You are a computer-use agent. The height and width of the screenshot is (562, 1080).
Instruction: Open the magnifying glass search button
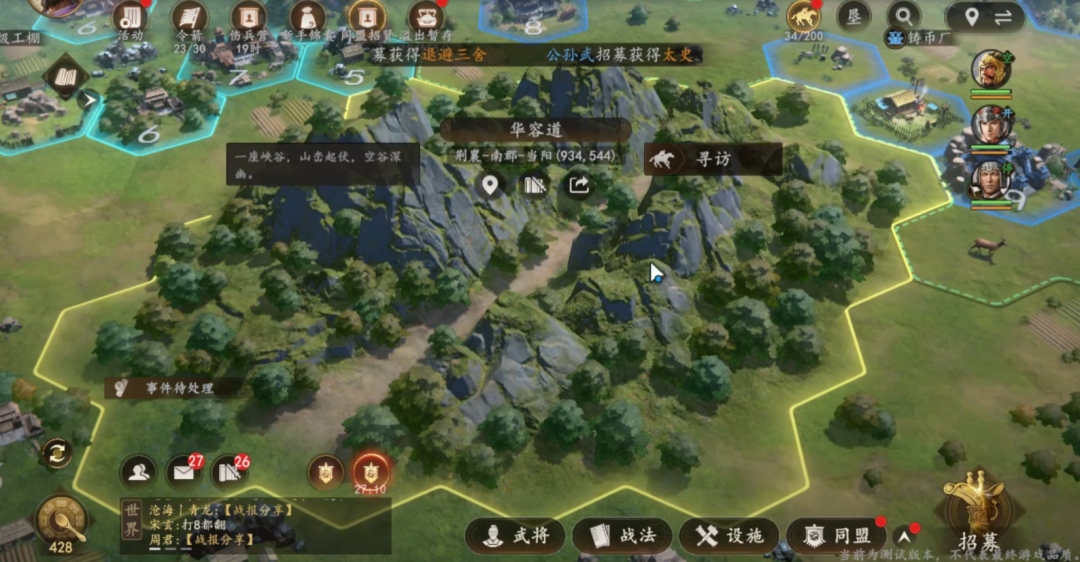click(x=903, y=17)
